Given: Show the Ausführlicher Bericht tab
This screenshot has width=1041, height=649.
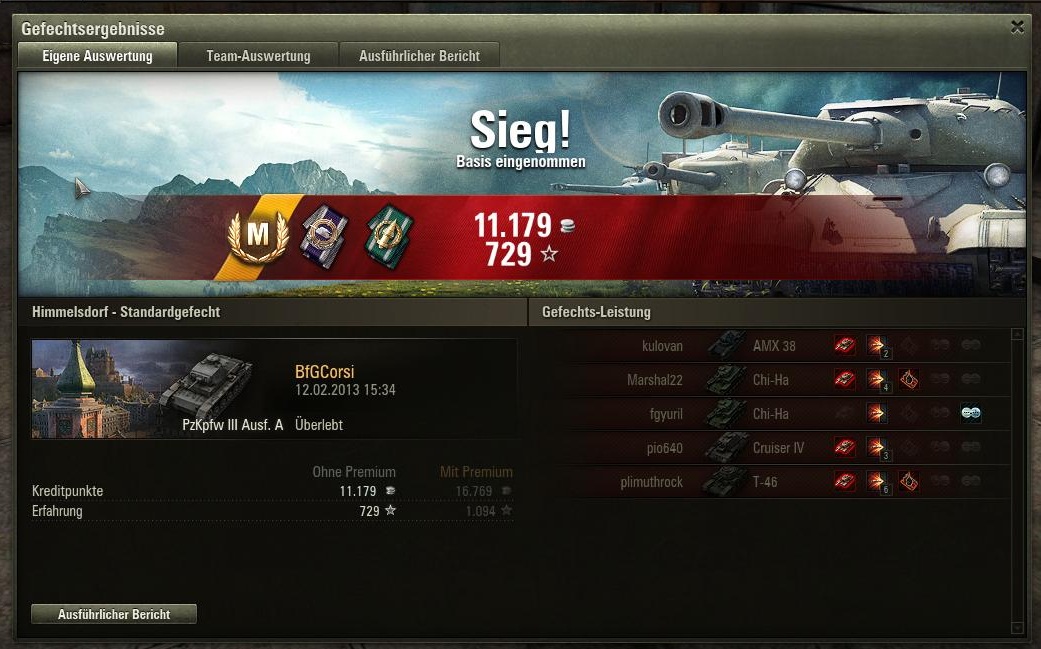Looking at the screenshot, I should tap(419, 56).
